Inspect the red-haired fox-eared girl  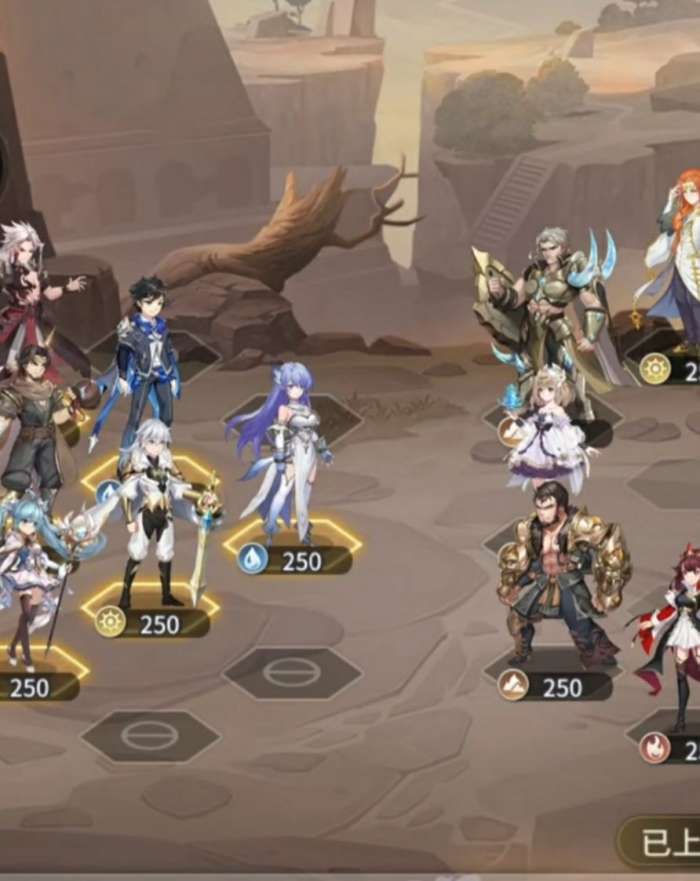click(680, 630)
